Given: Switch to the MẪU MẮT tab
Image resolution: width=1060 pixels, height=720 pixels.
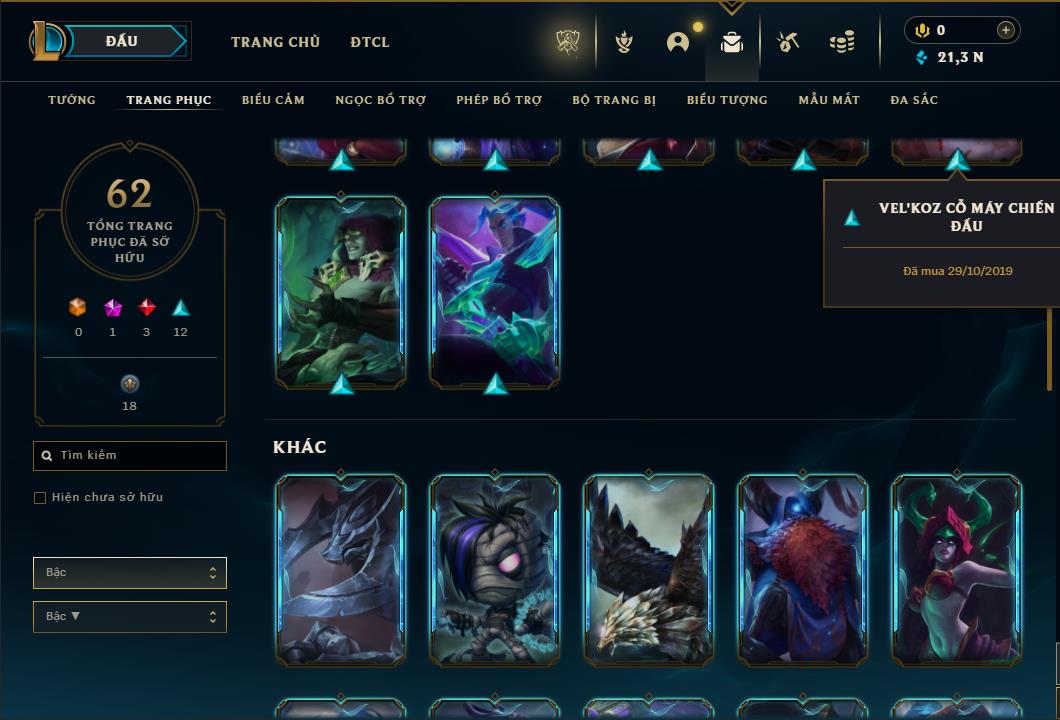Looking at the screenshot, I should (829, 100).
